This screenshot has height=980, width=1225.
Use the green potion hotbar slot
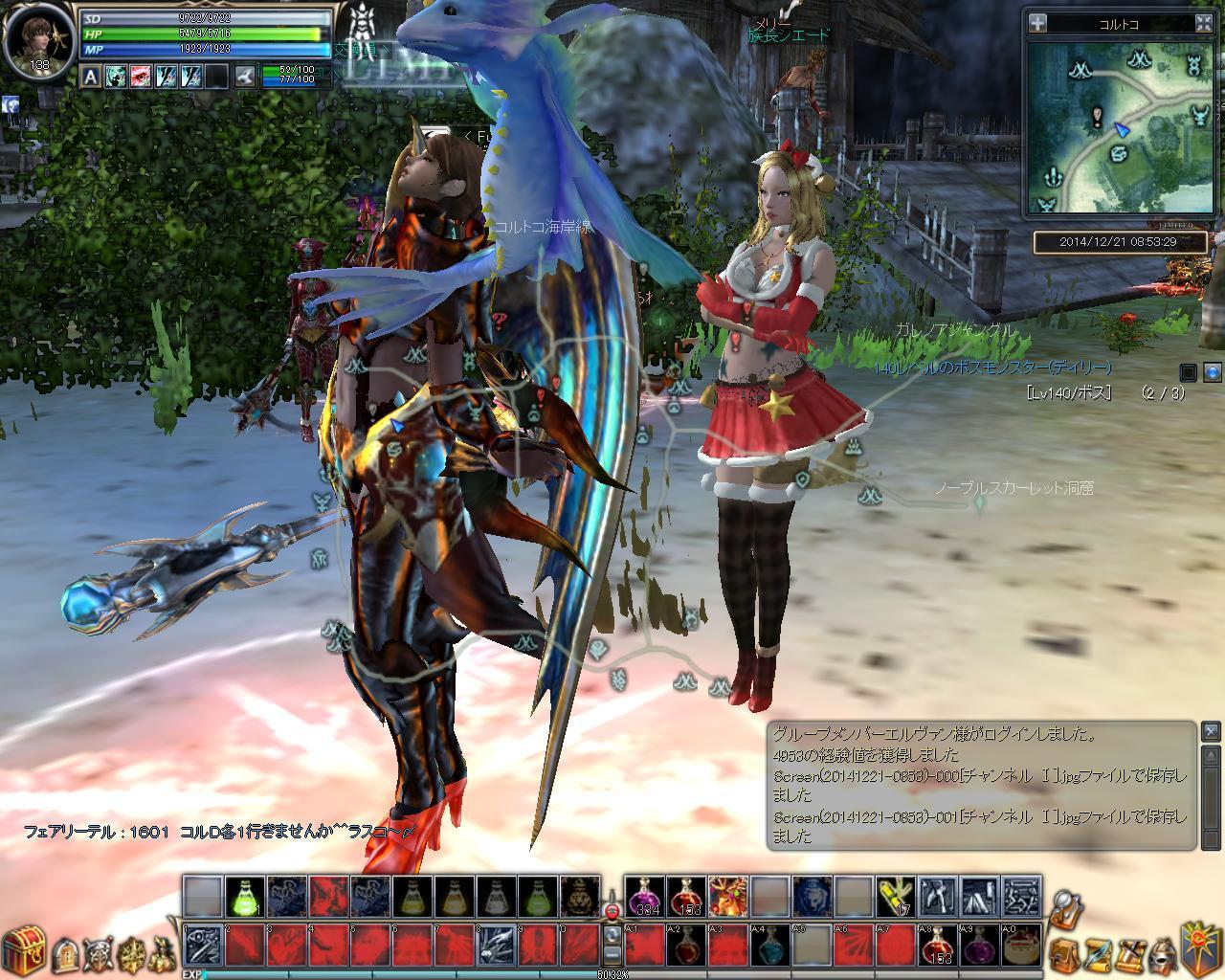tap(244, 896)
